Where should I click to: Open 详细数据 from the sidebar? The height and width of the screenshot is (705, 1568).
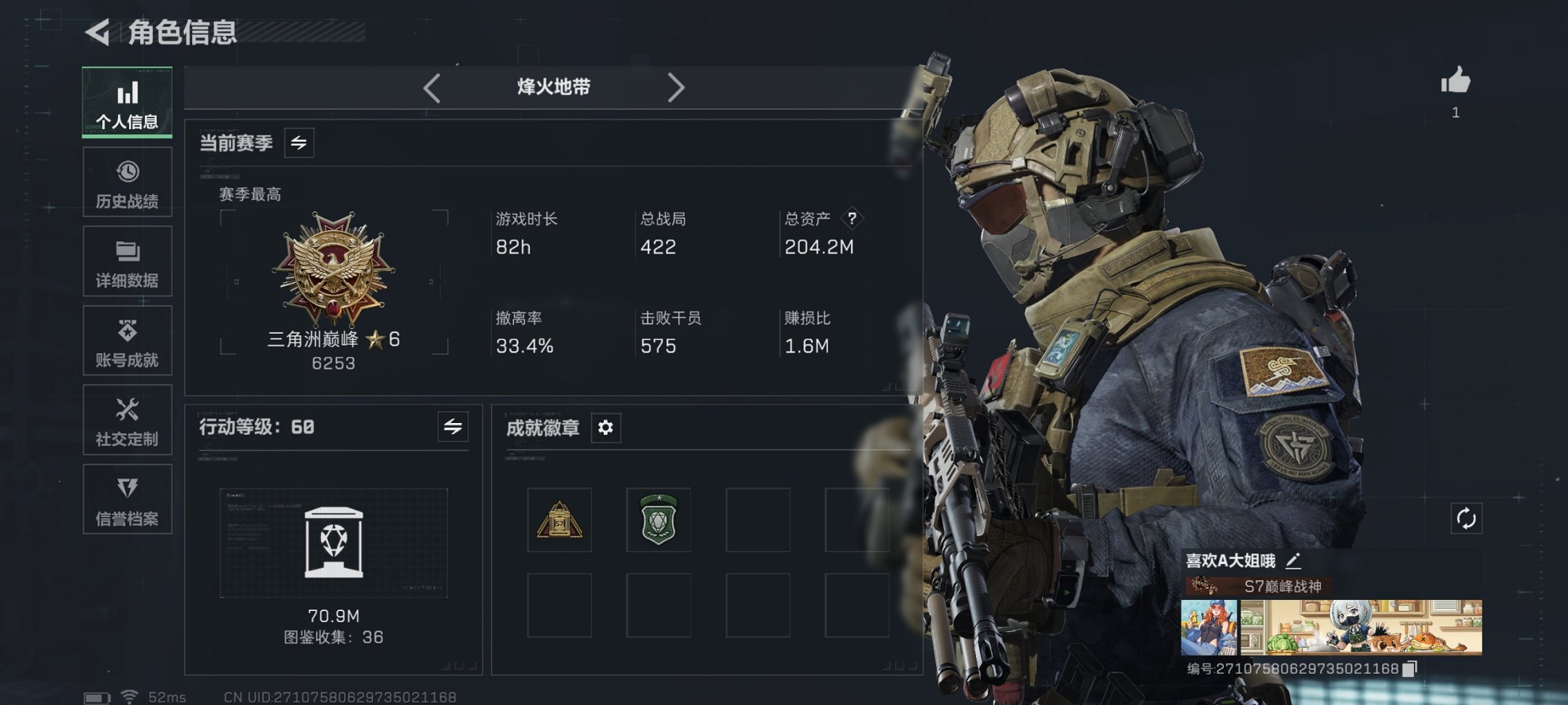click(x=127, y=261)
